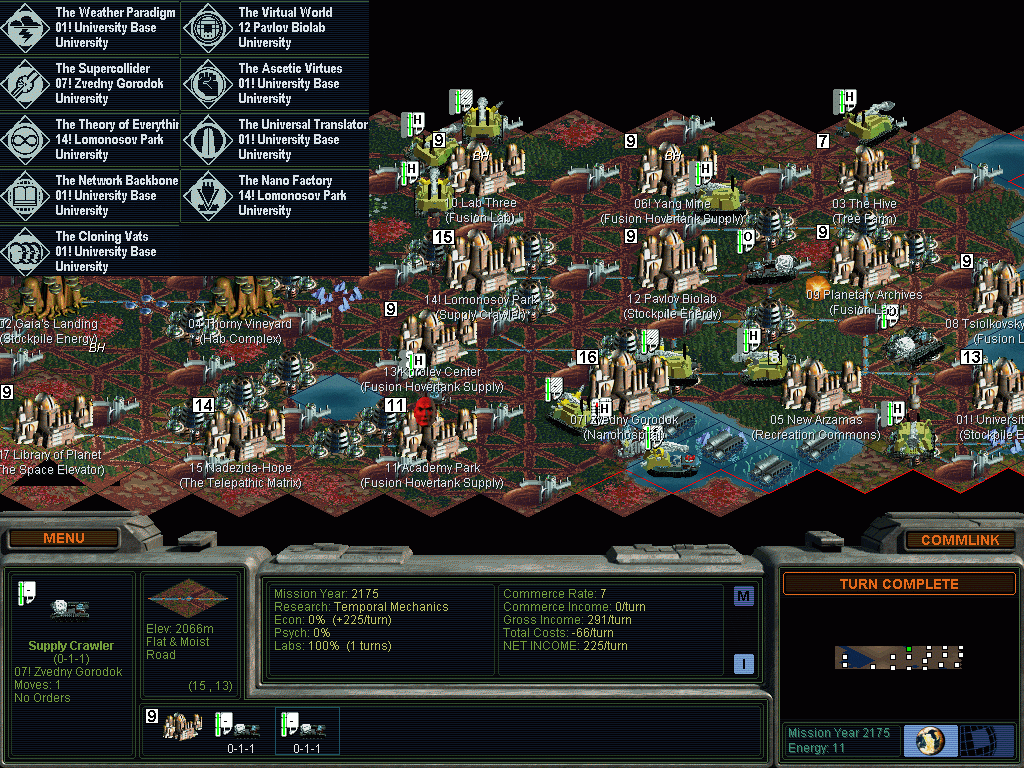Choose the base icon in the unit stack
Screen dimensions: 1024x768
point(183,727)
